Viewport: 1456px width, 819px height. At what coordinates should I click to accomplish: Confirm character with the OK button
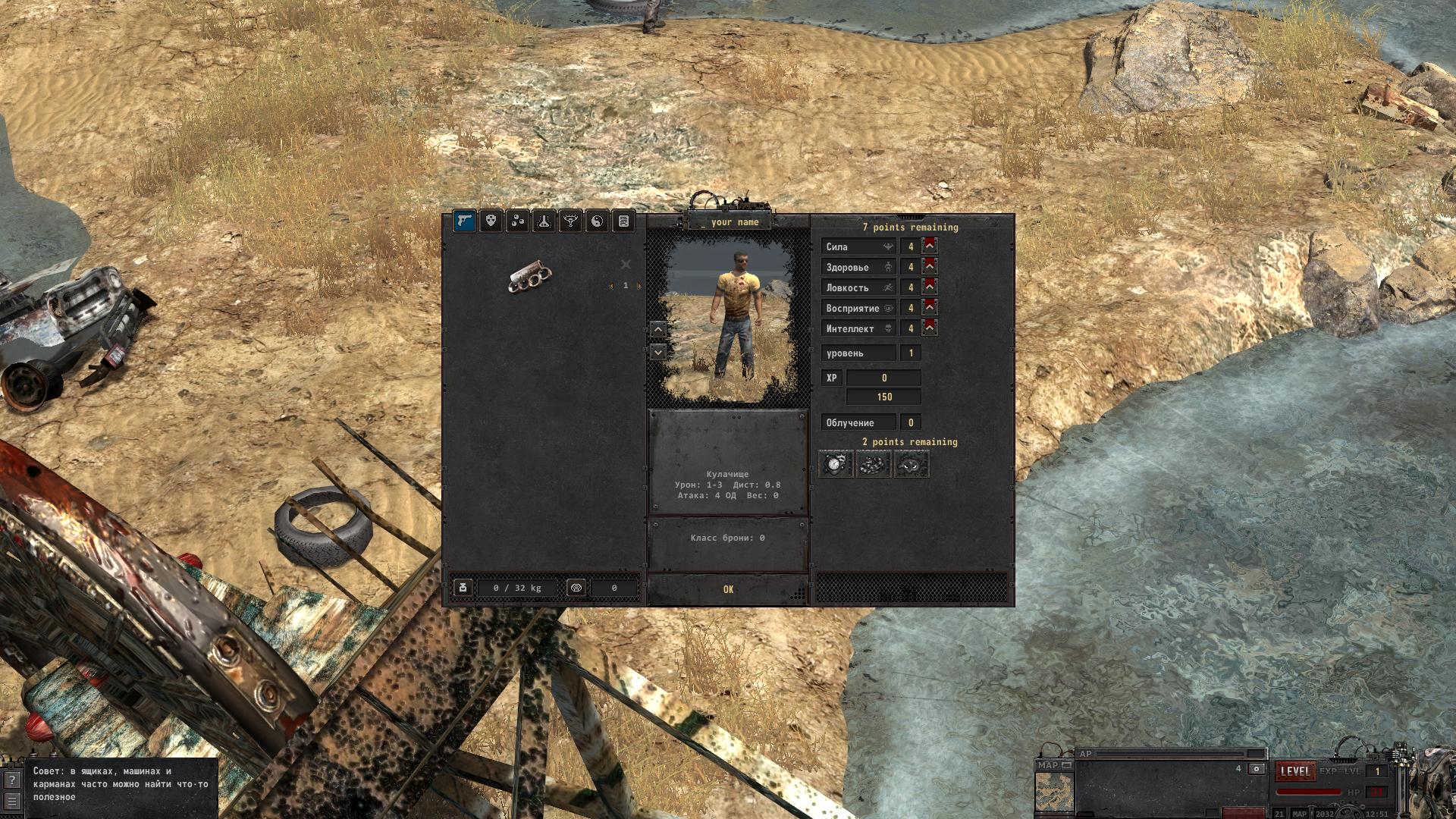(x=728, y=589)
